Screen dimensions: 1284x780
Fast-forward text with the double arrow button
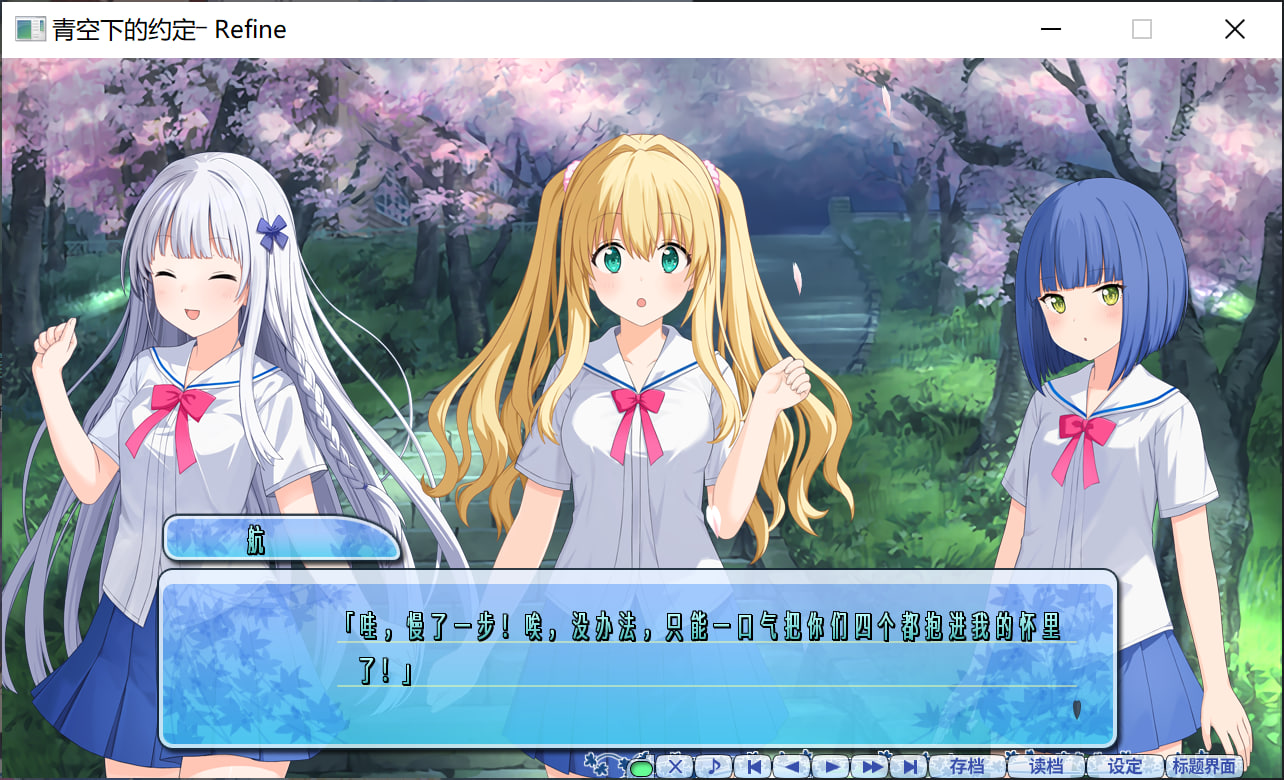pyautogui.click(x=871, y=767)
